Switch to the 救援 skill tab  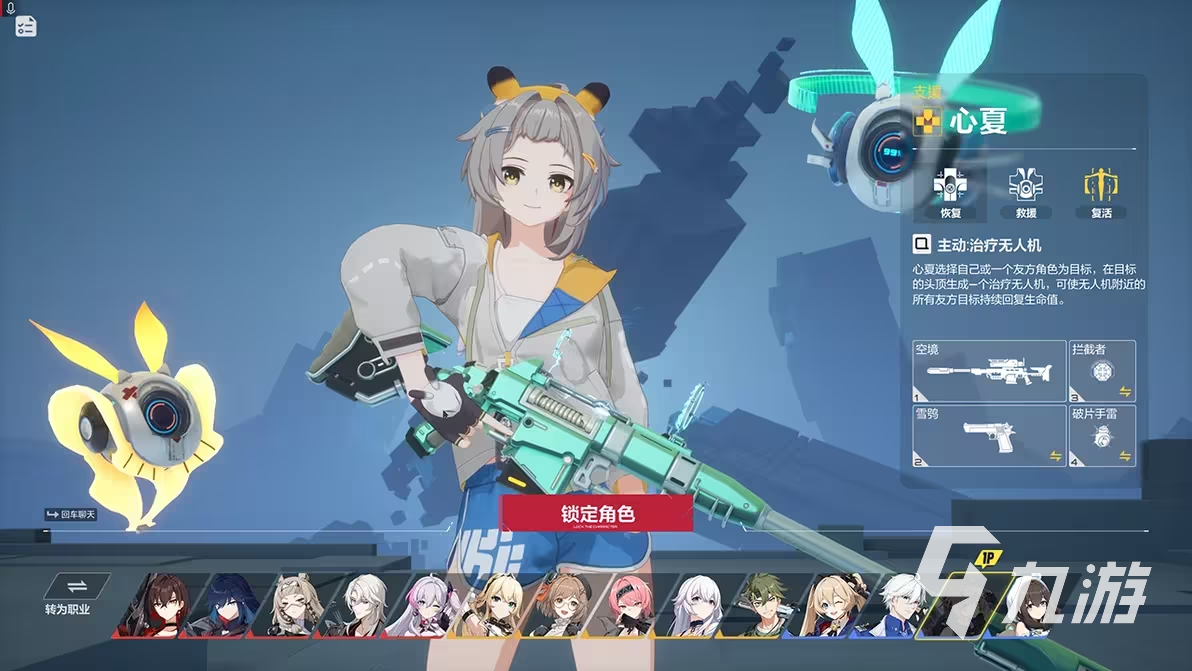pyautogui.click(x=1025, y=193)
